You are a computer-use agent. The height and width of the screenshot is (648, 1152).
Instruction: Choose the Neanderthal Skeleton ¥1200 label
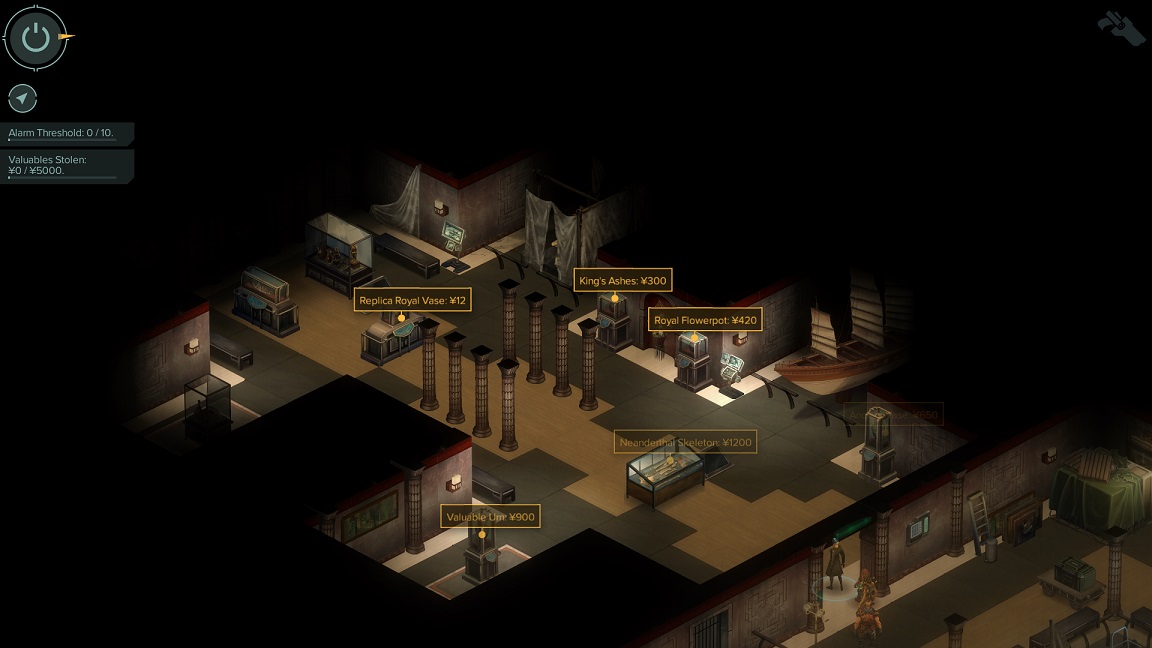685,442
